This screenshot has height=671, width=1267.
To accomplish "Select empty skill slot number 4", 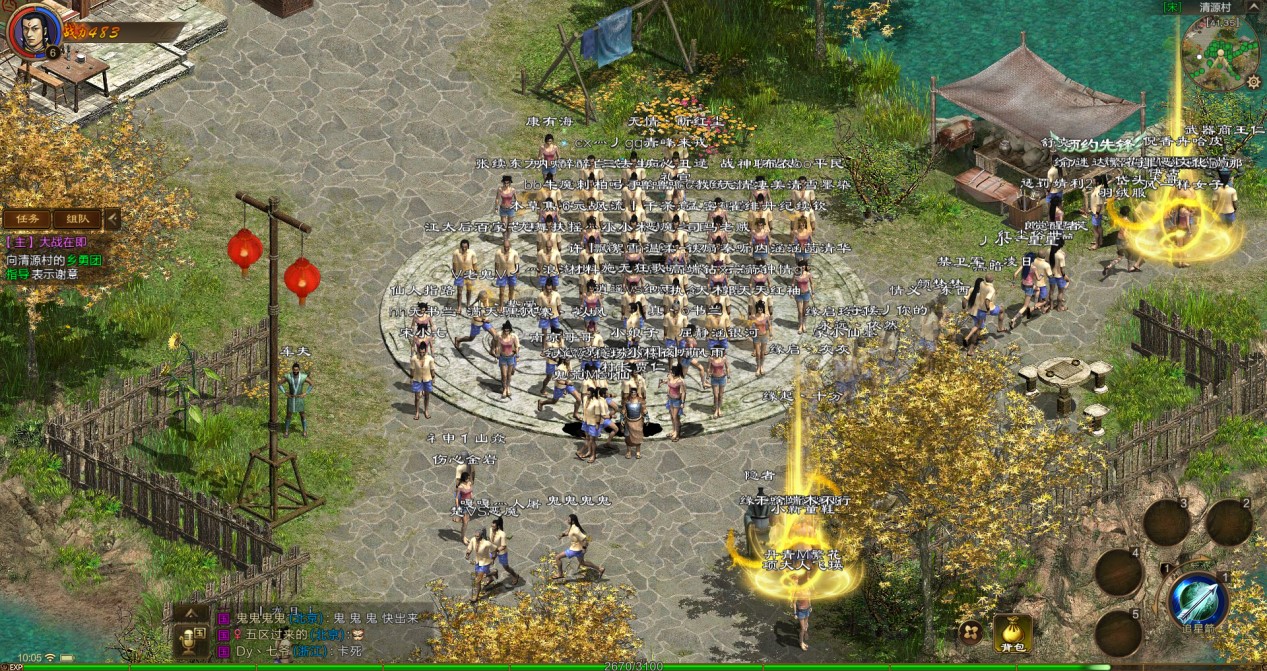I will tap(1118, 572).
